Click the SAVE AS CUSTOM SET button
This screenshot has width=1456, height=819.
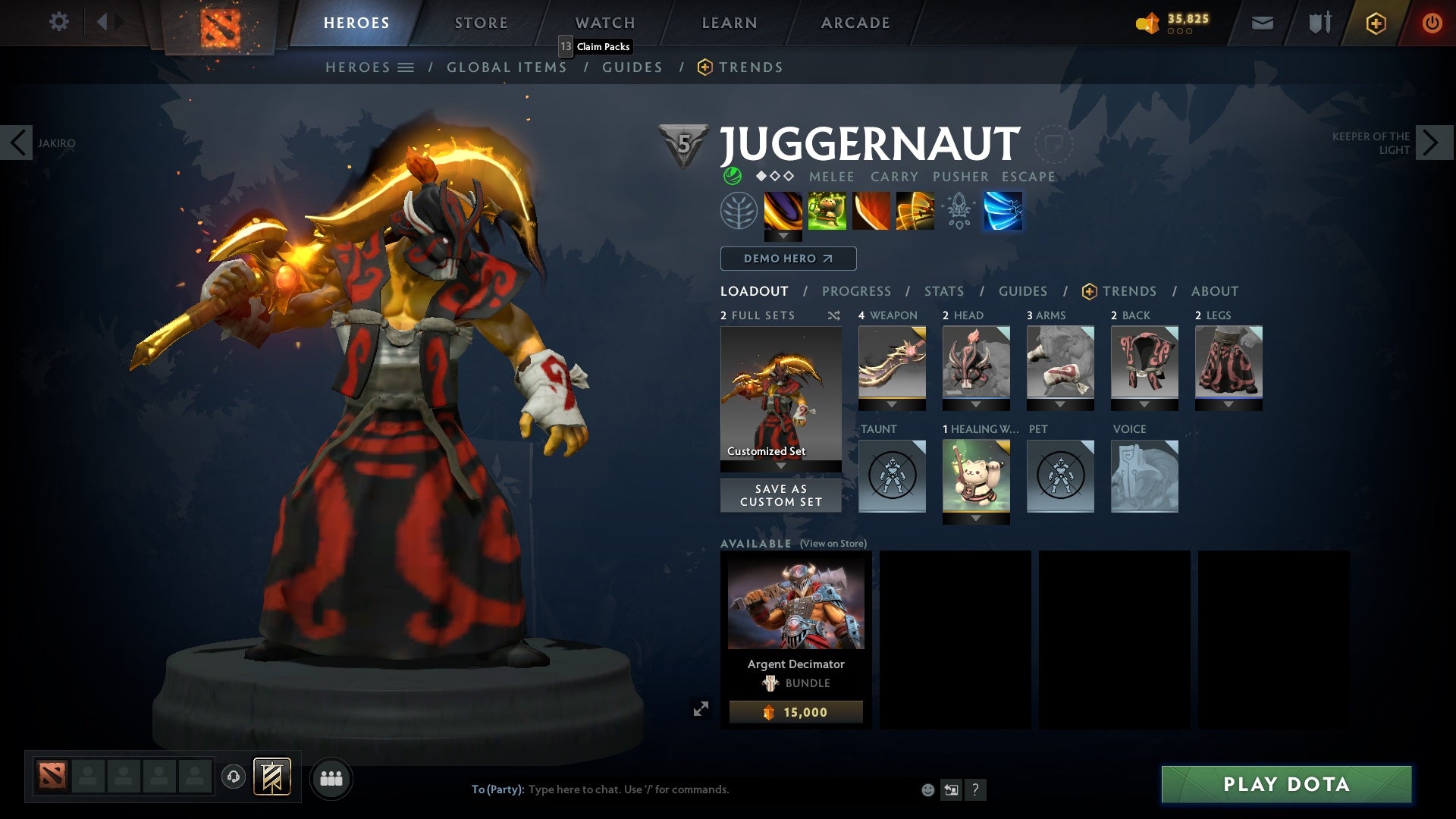click(x=780, y=495)
